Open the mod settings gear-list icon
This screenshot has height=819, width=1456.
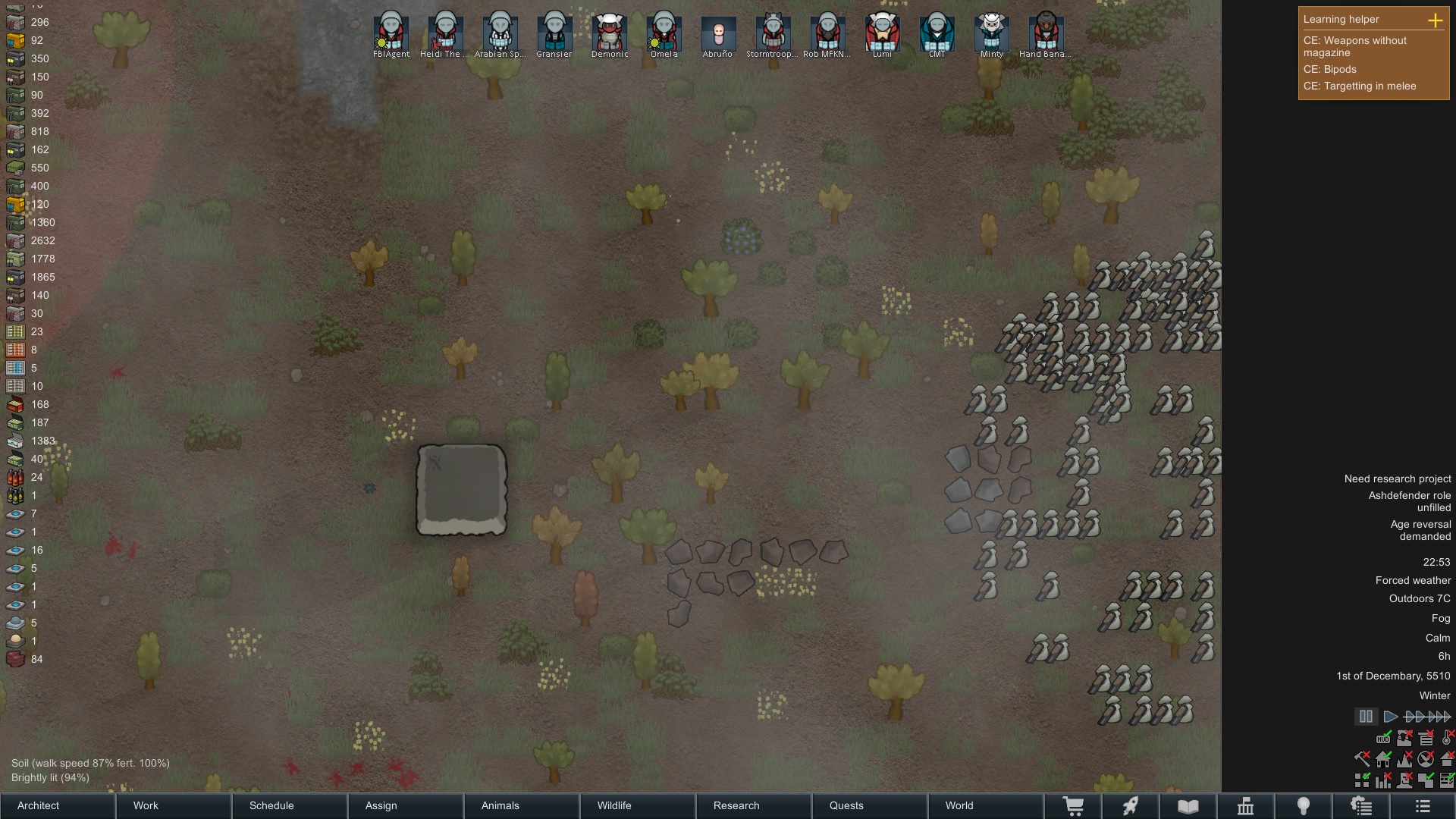coord(1363,805)
